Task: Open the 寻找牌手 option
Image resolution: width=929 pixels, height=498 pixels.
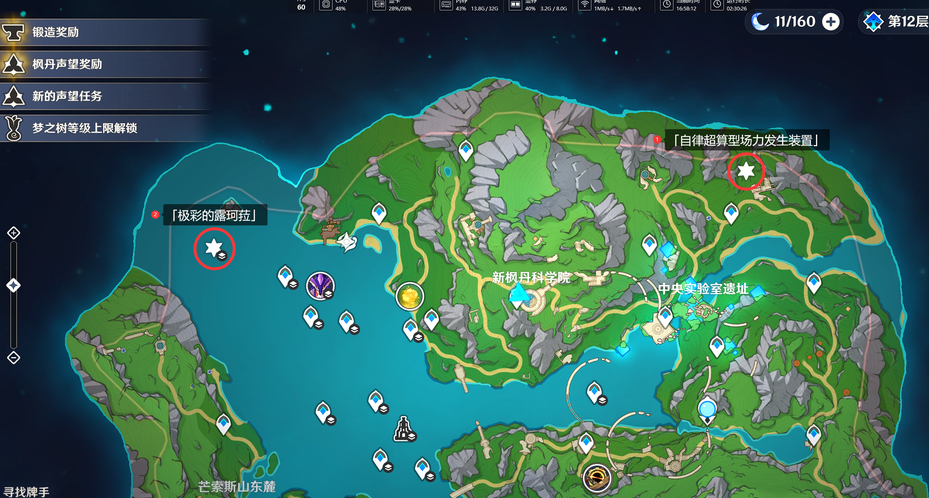Action: 27,491
